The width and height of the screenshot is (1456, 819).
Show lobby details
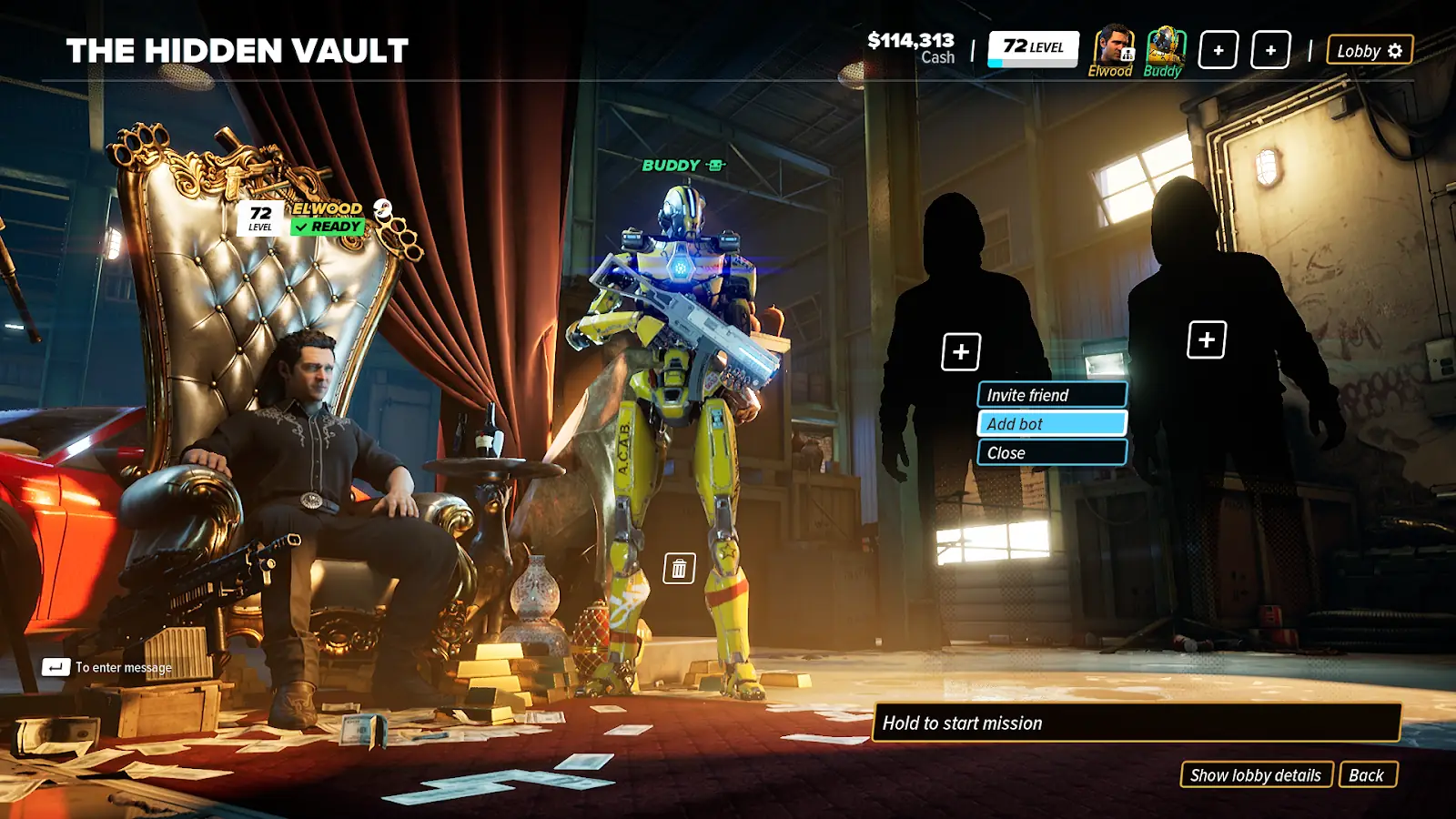pyautogui.click(x=1256, y=775)
